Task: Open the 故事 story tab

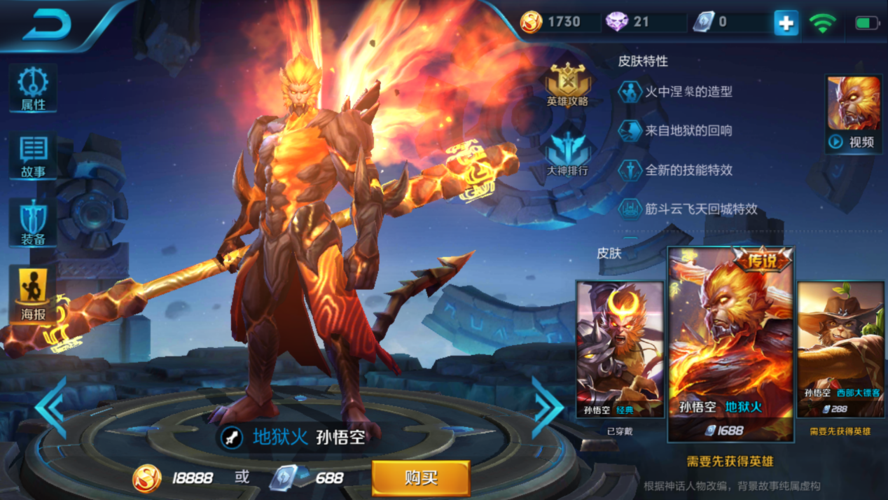Action: pyautogui.click(x=33, y=155)
